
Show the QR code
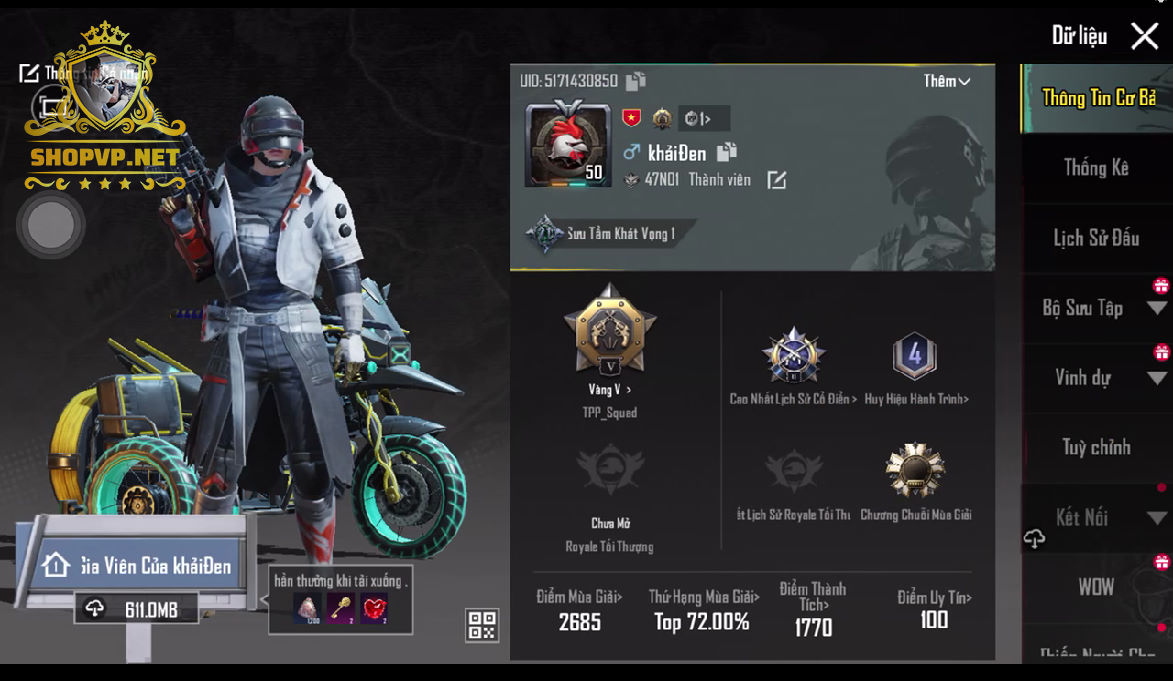(482, 625)
